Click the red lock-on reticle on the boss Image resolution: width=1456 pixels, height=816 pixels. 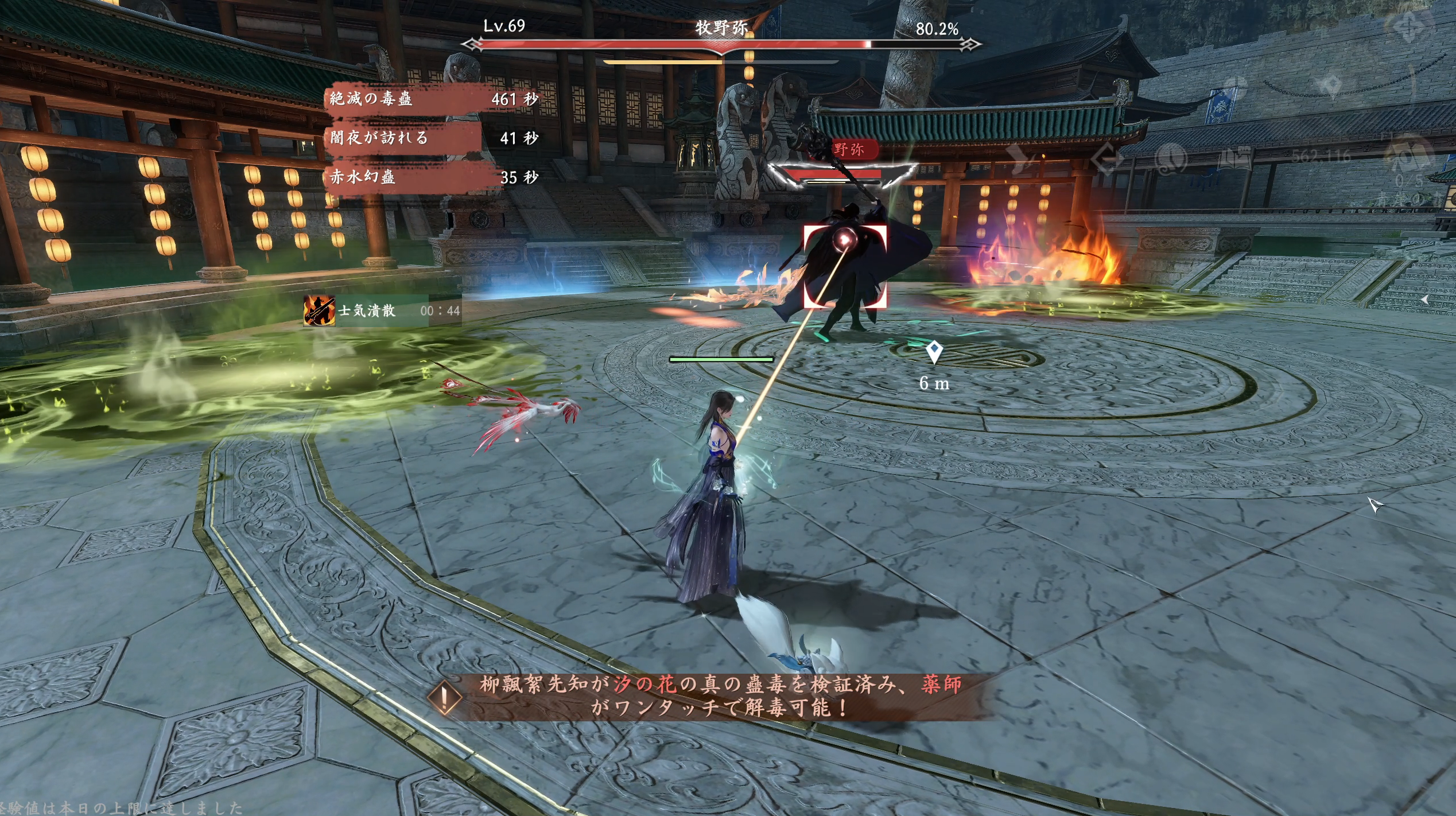tap(845, 266)
